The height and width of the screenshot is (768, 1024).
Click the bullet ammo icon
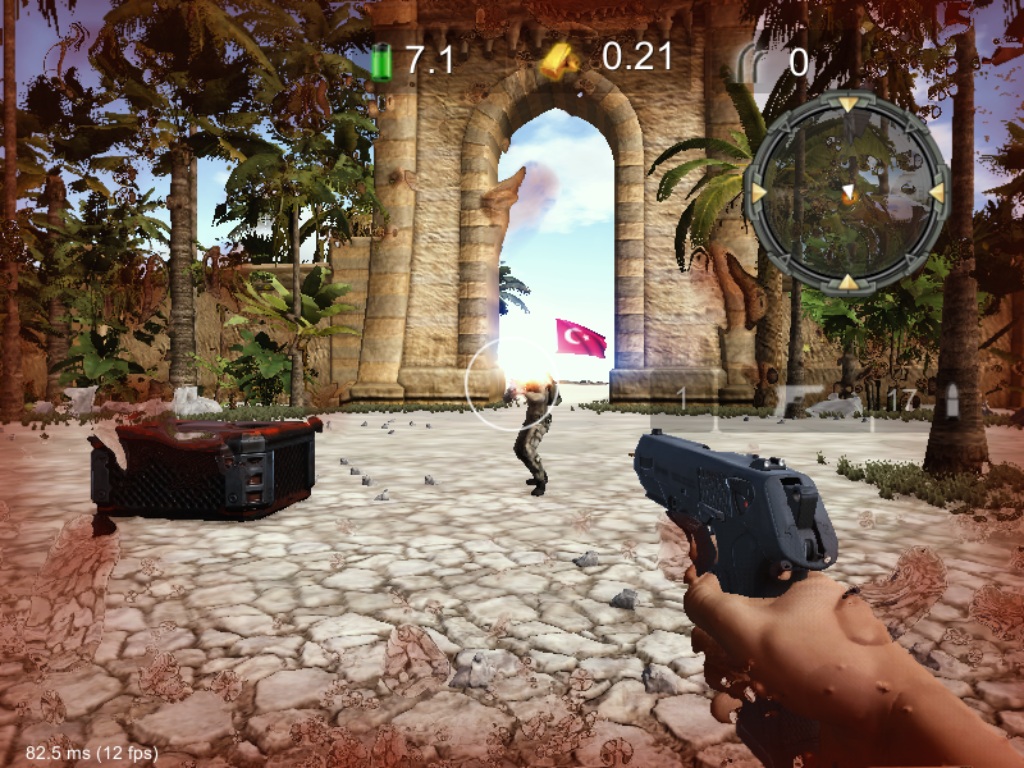(952, 399)
